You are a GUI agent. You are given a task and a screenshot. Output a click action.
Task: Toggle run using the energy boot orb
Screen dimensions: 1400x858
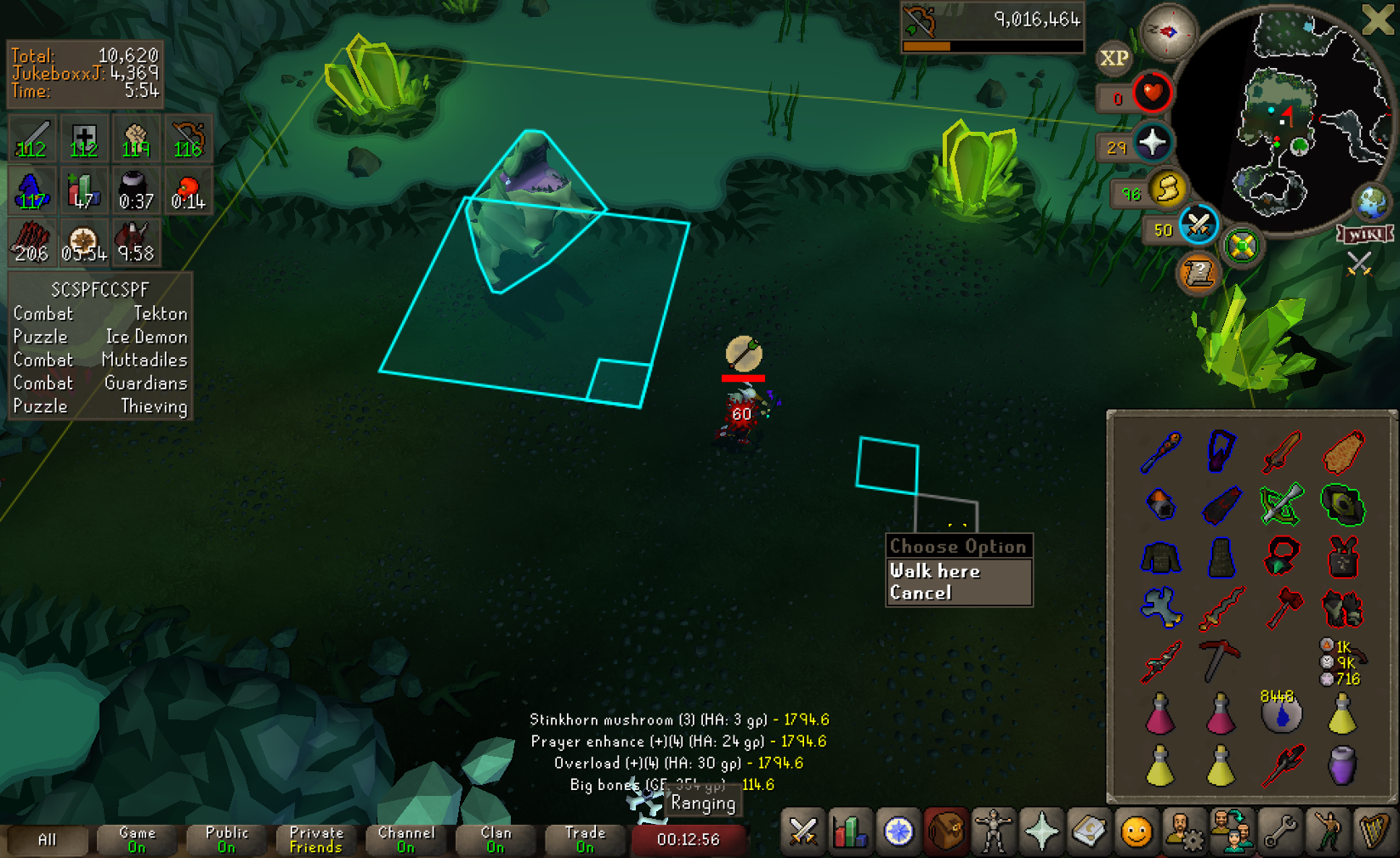(1168, 188)
